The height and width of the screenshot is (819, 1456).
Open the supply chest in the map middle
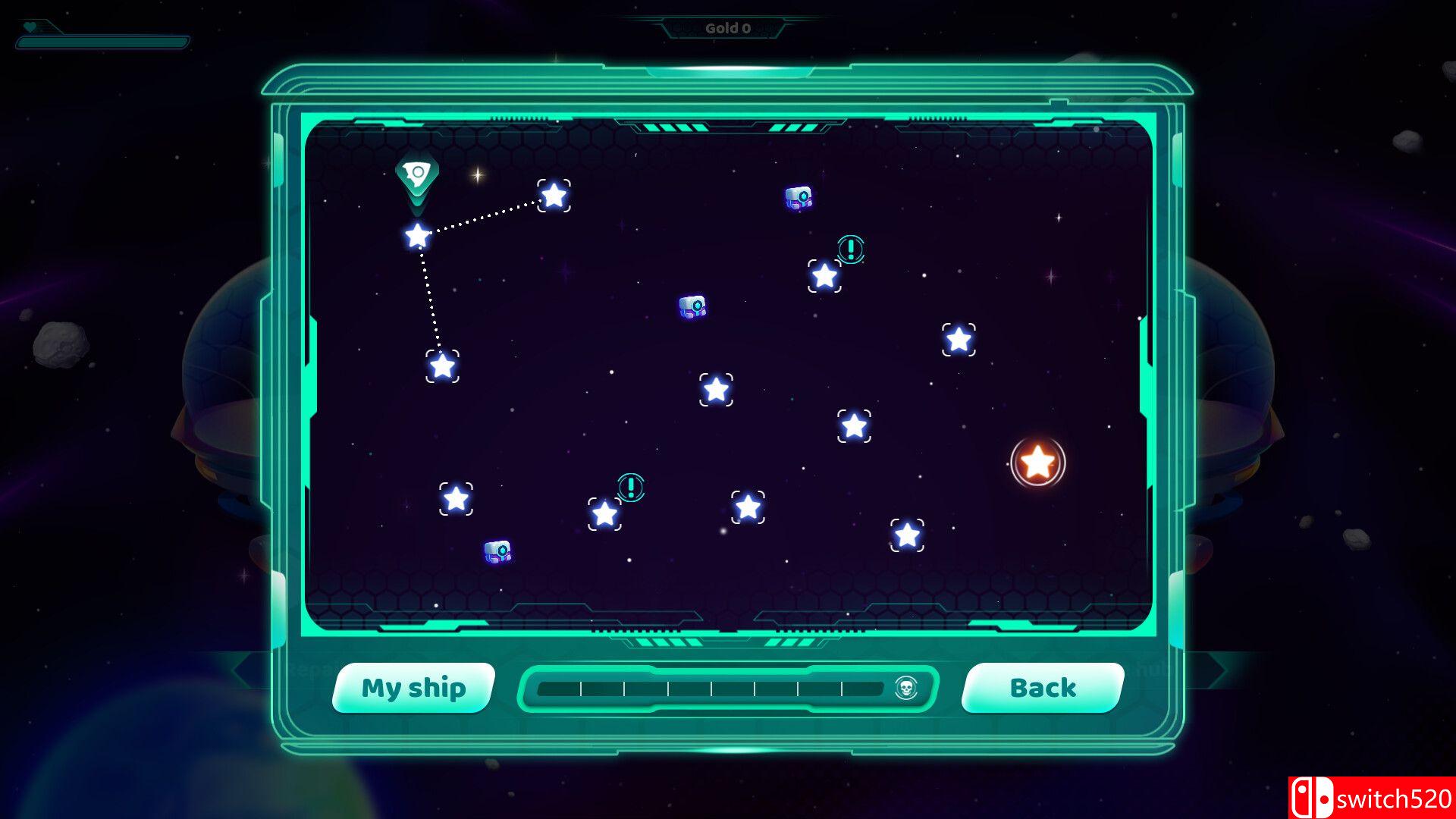point(691,306)
